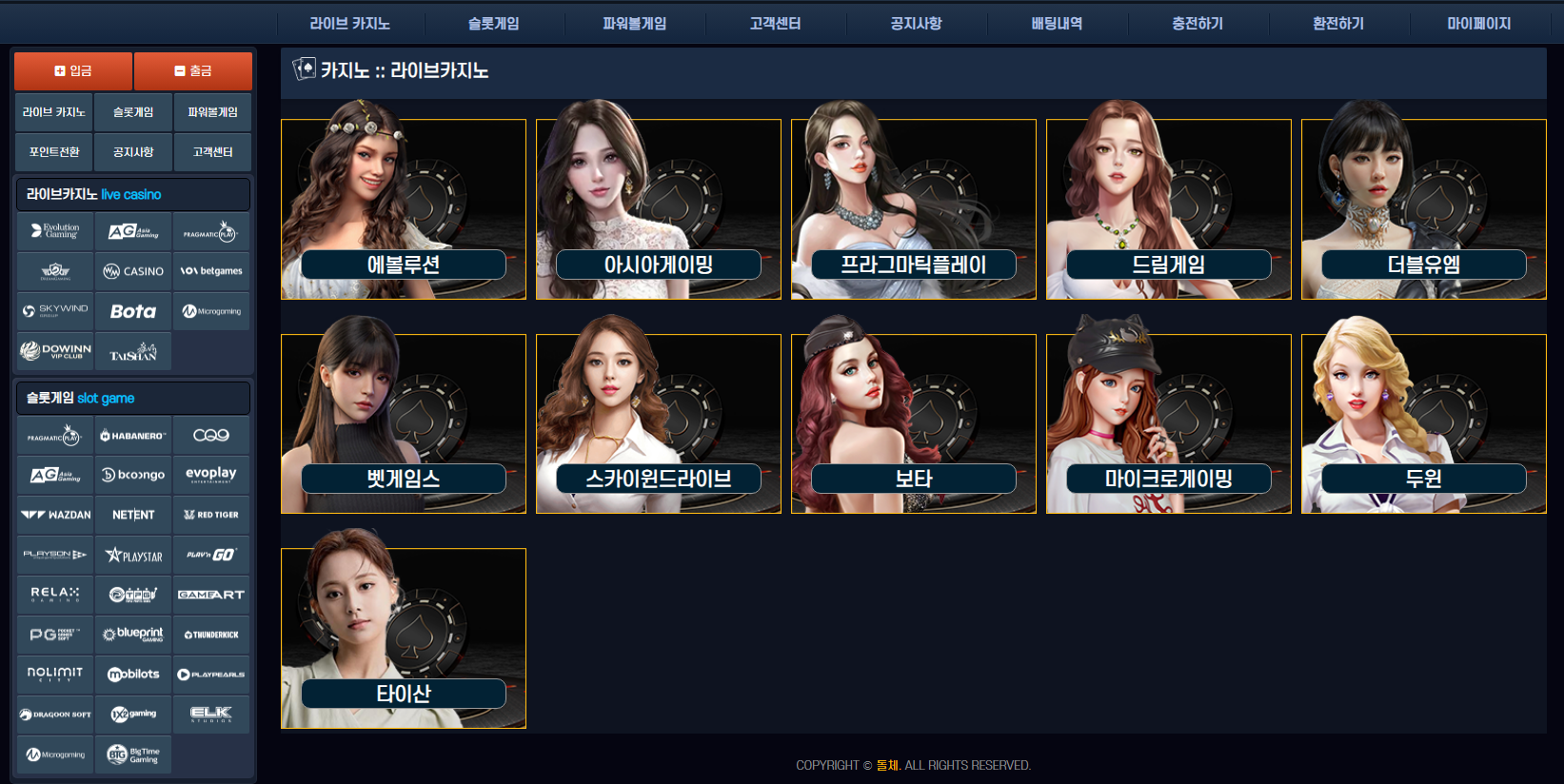Click the 포인트전환 sidebar button
Viewport: 1564px width, 784px height.
54,152
